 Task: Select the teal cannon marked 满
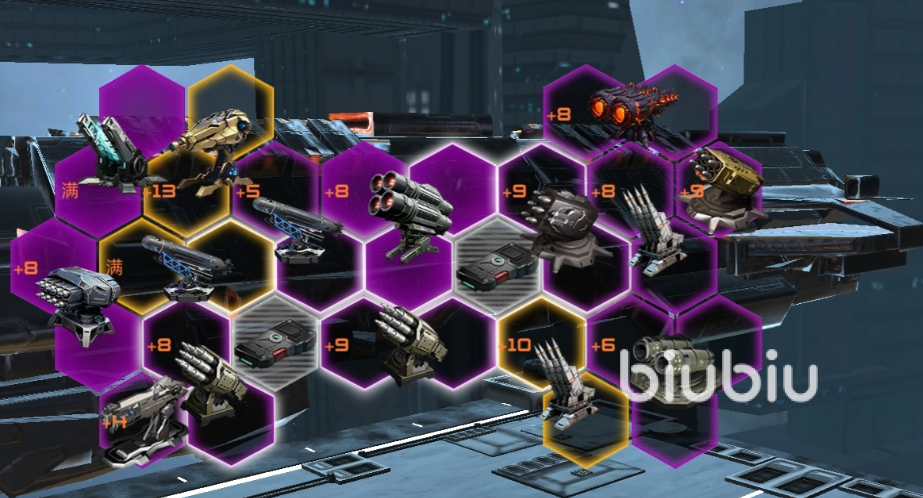112,159
